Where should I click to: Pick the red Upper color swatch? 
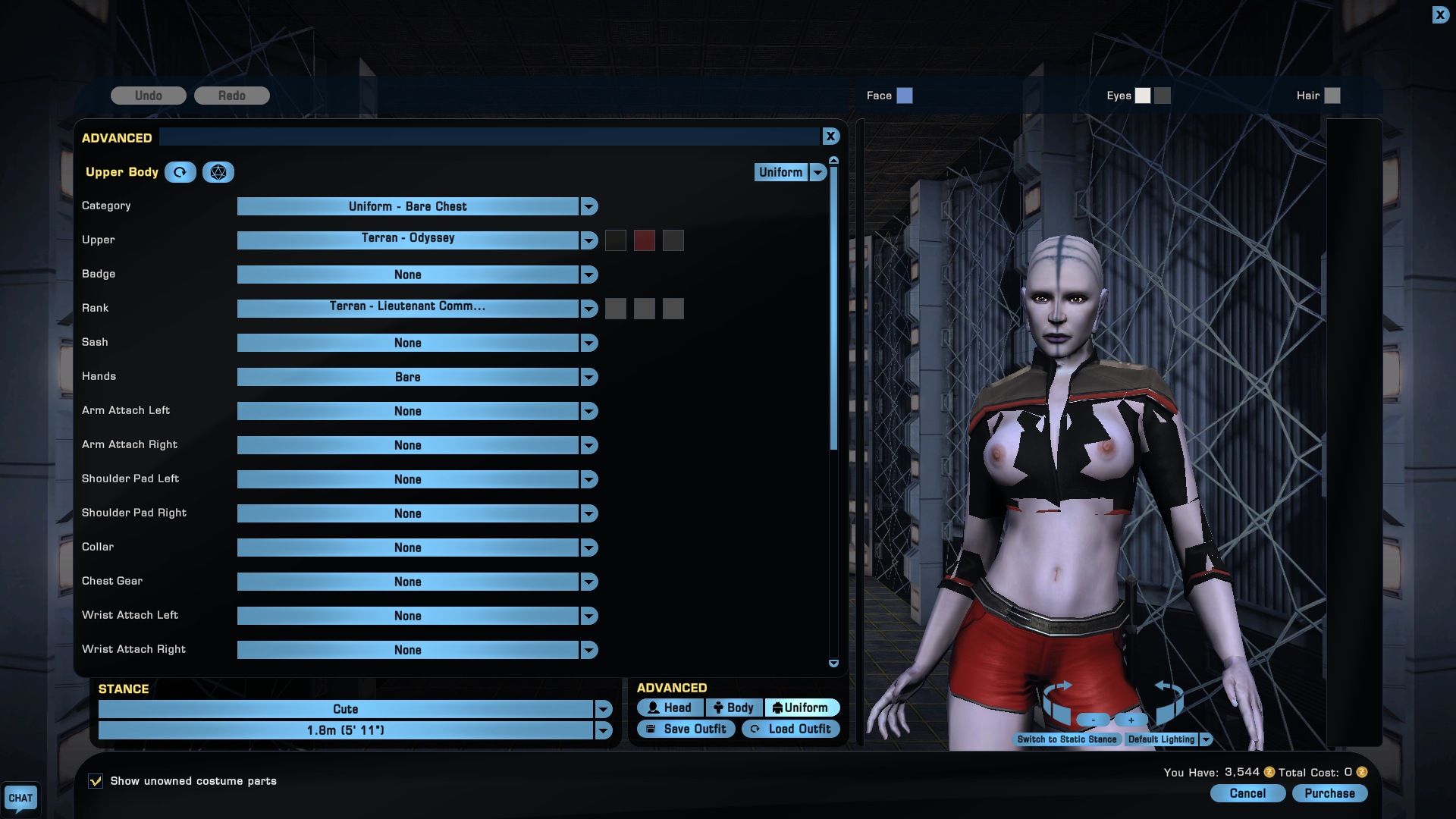[644, 240]
